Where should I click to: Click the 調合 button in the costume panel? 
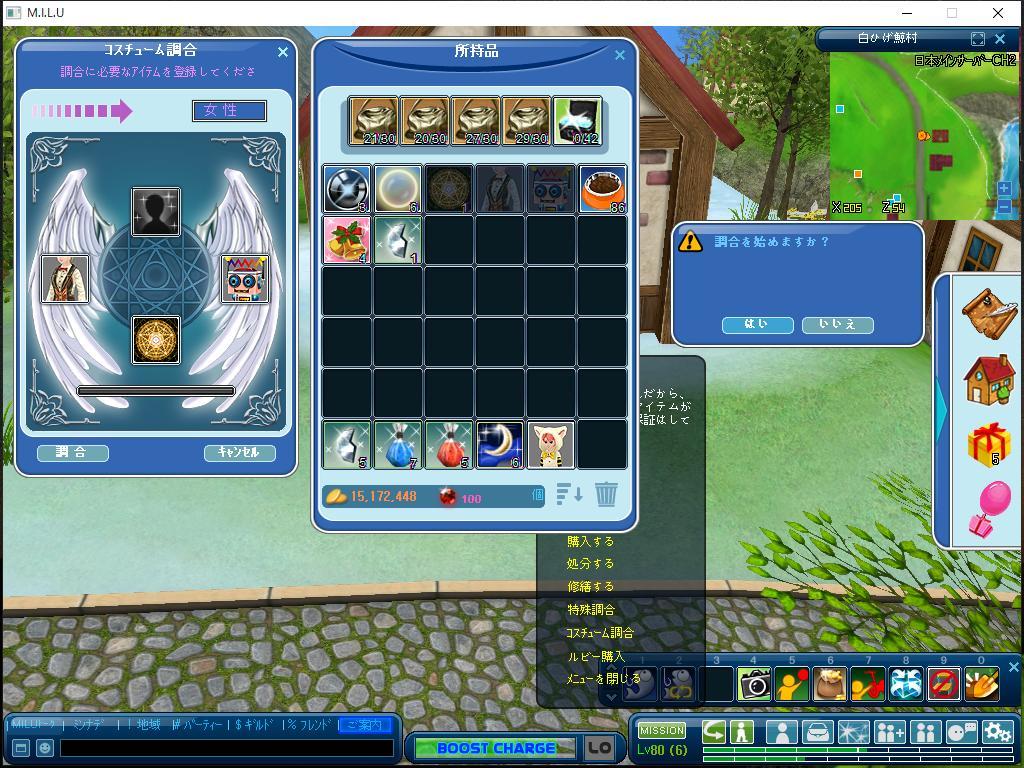point(72,453)
